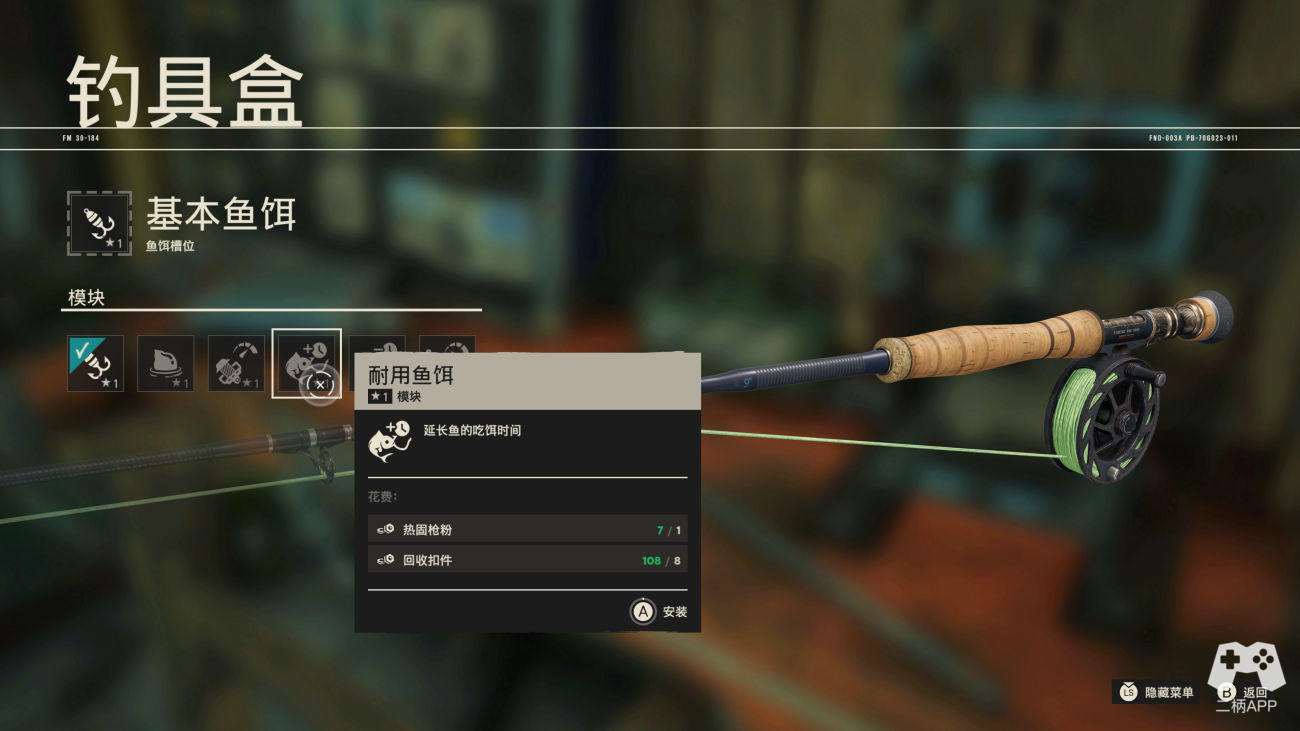This screenshot has height=731, width=1300.
Task: Hide the menu with 隐藏菜单
Action: point(1156,692)
